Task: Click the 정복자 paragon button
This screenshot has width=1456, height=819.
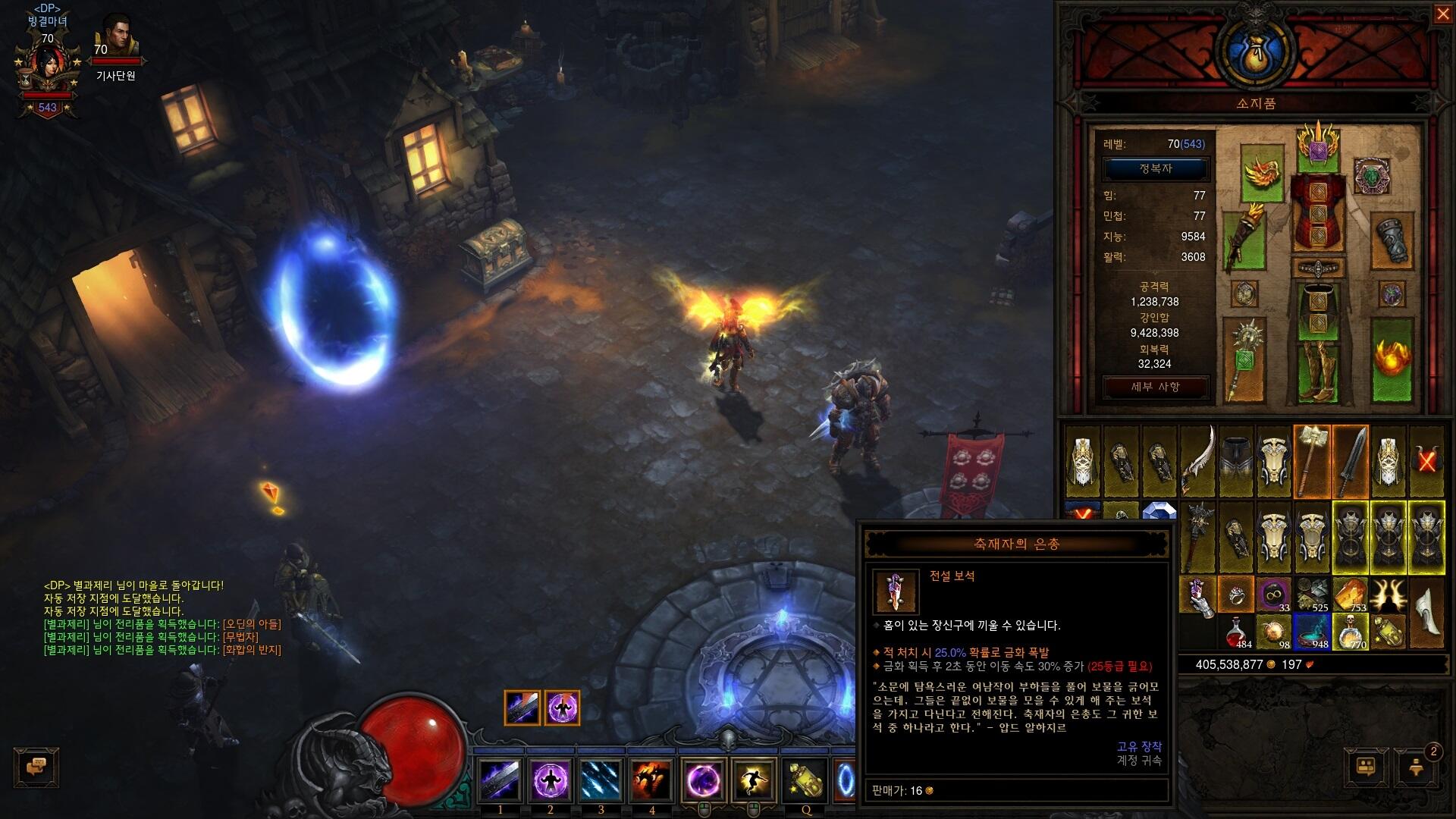Action: pos(1155,168)
